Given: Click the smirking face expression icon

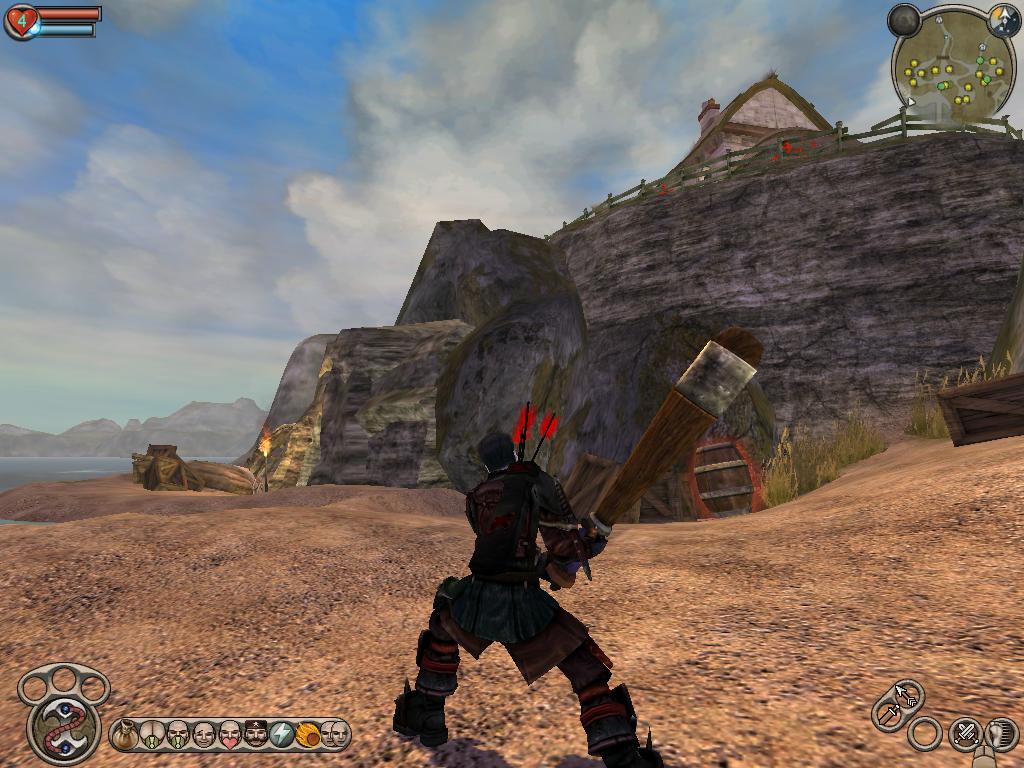Looking at the screenshot, I should click(x=204, y=735).
